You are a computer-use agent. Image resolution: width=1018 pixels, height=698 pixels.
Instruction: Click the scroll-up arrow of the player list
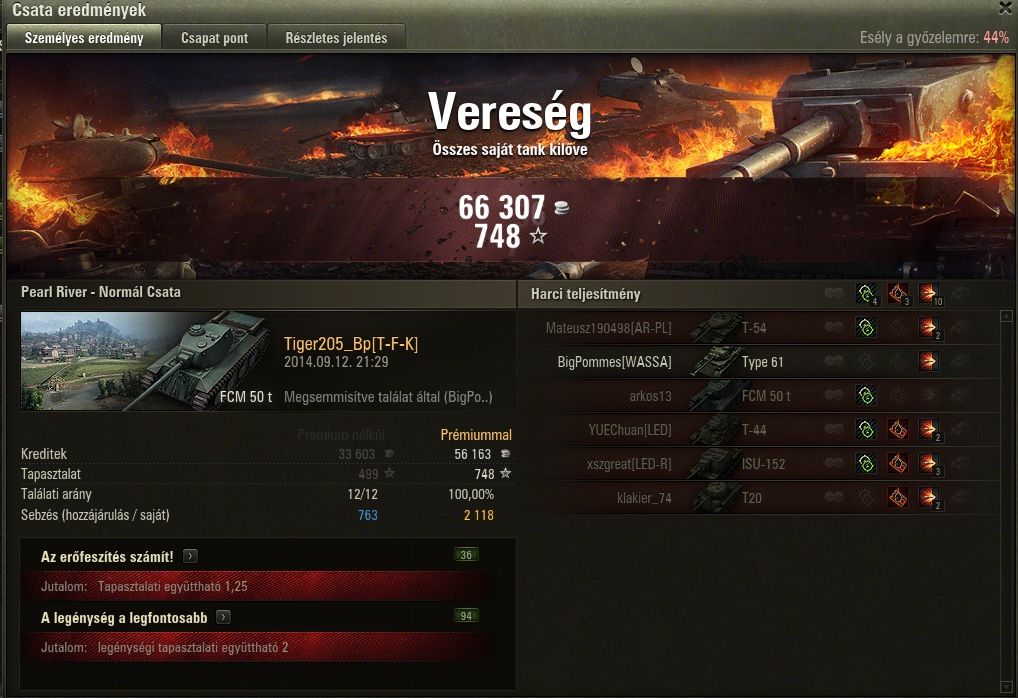[1006, 317]
